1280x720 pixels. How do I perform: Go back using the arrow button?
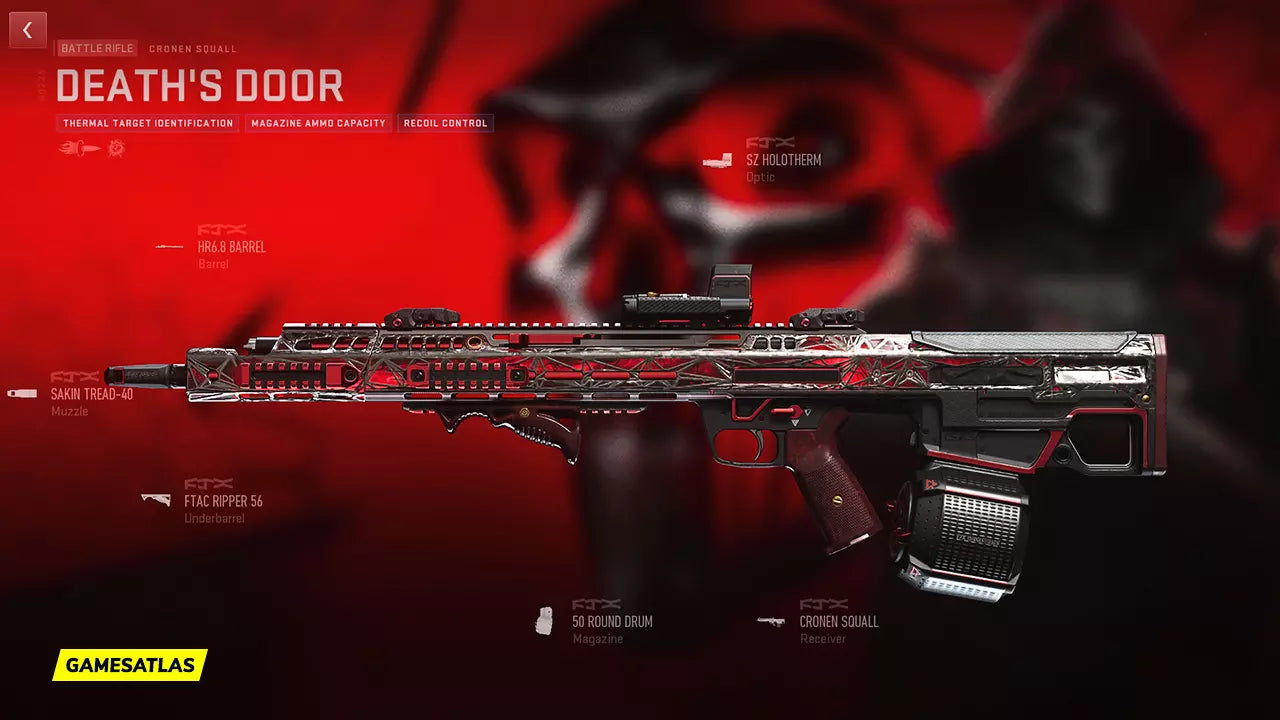coord(27,30)
